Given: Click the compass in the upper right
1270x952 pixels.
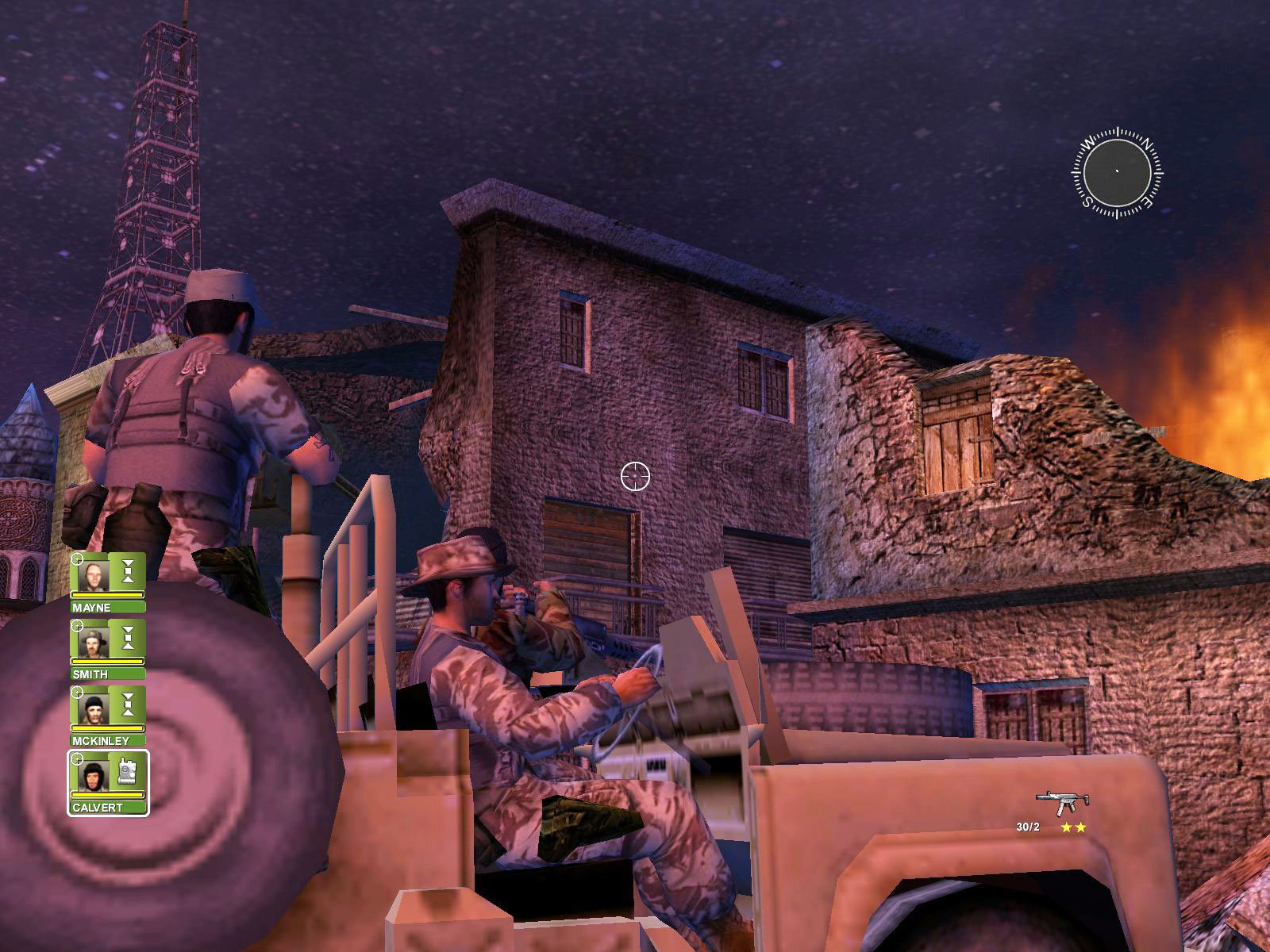Looking at the screenshot, I should (1117, 174).
